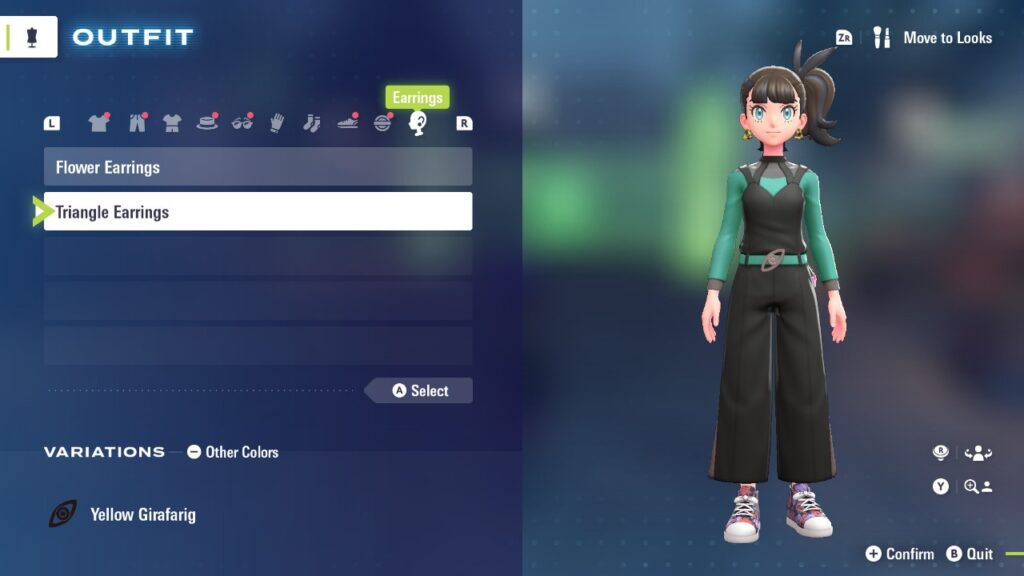Show Other Colors variations
This screenshot has width=1024, height=576.
click(232, 452)
